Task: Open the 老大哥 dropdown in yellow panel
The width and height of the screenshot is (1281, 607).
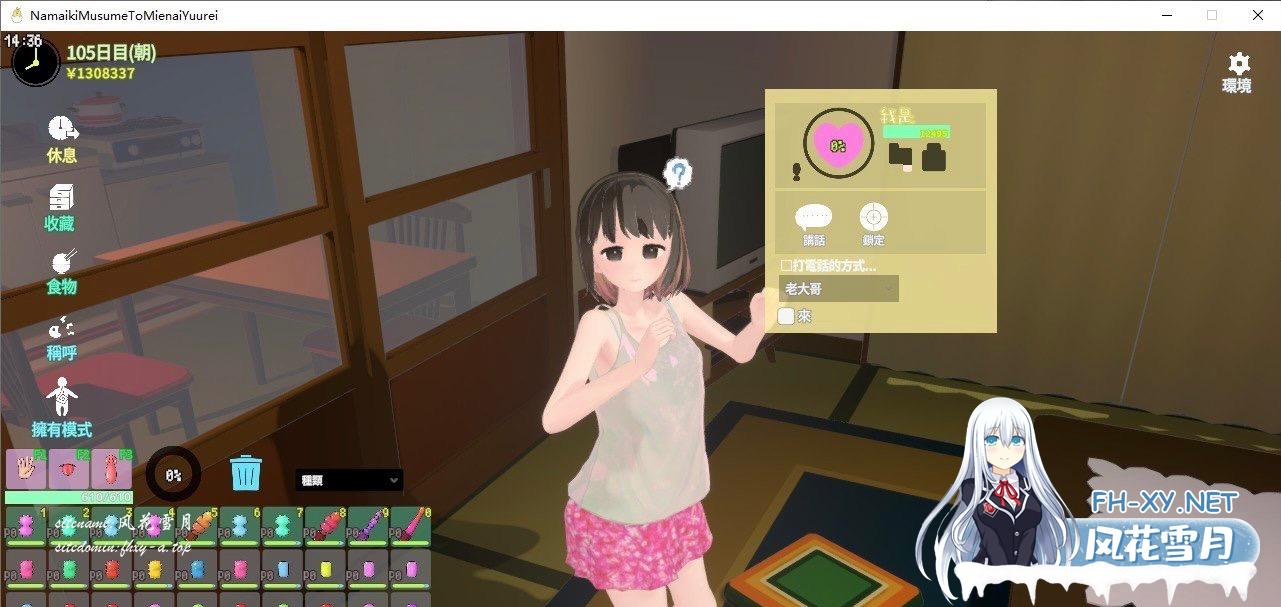Action: coord(838,289)
